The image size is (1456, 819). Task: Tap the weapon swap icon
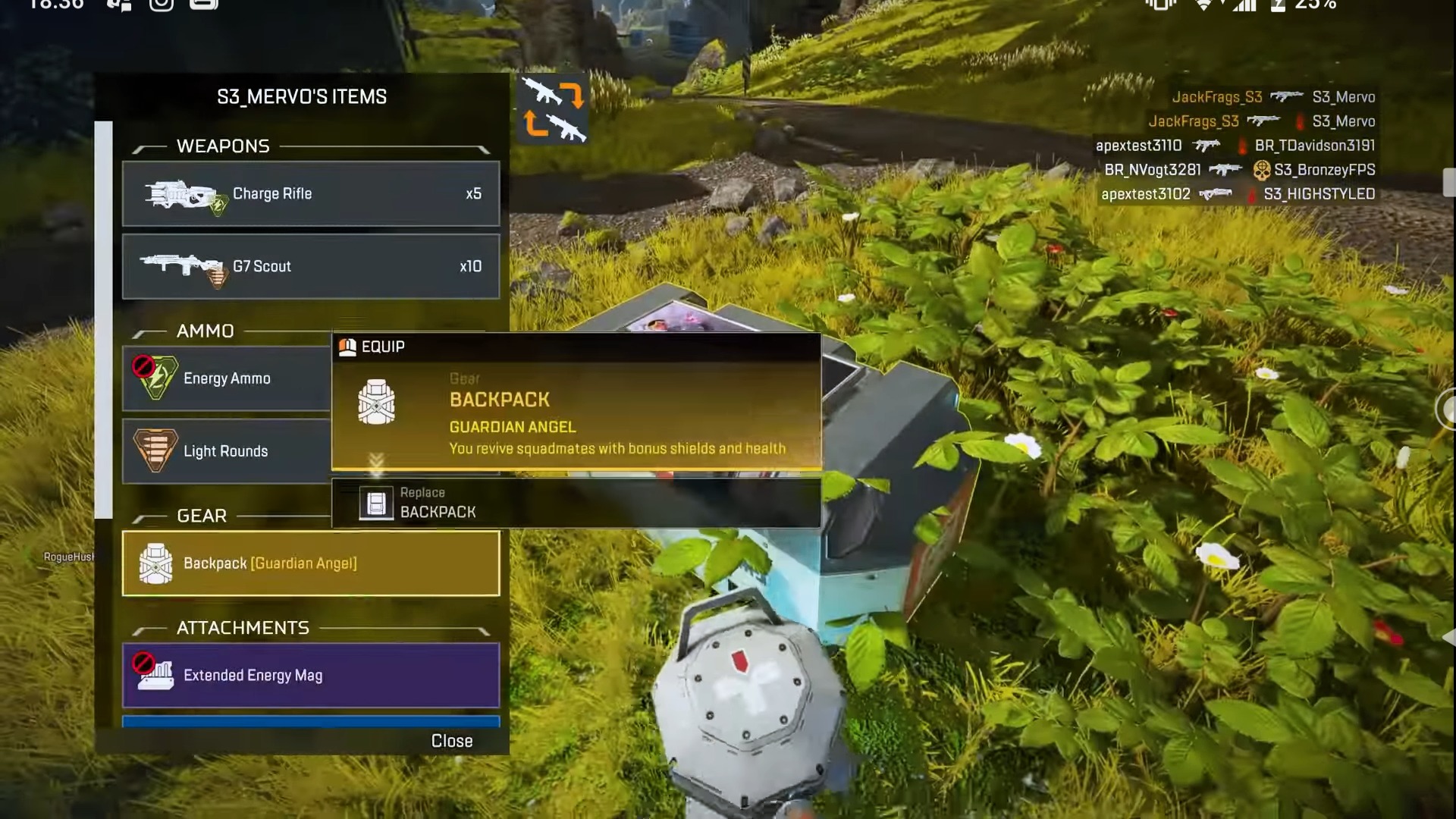(x=554, y=110)
